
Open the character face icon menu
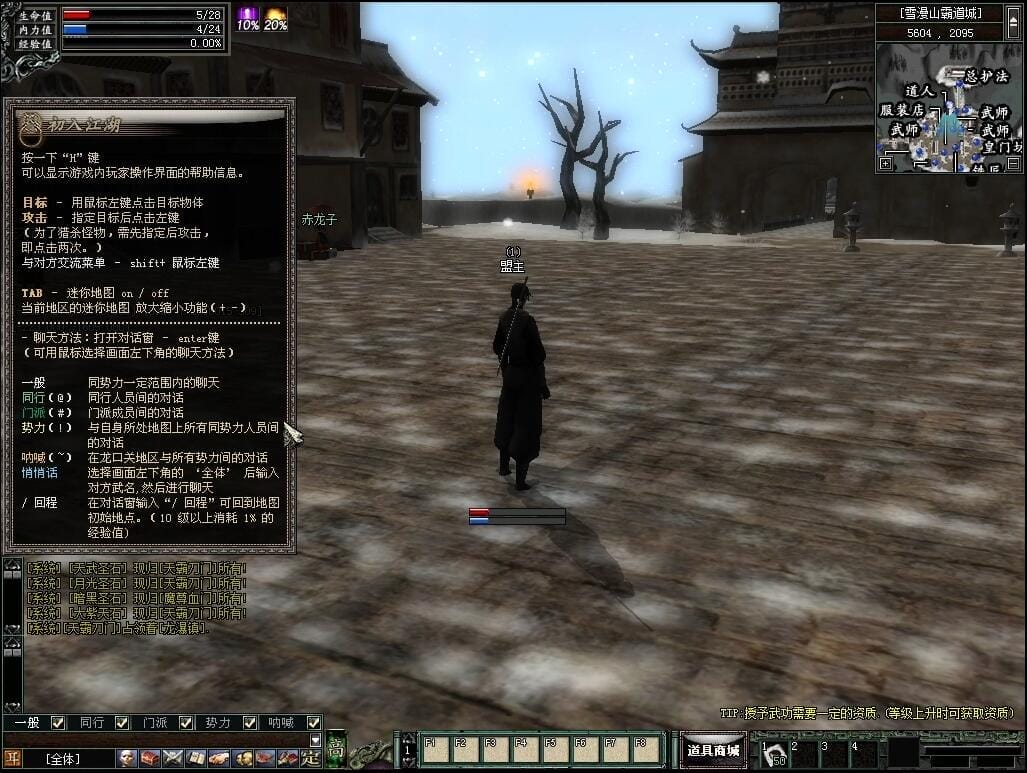(x=127, y=758)
